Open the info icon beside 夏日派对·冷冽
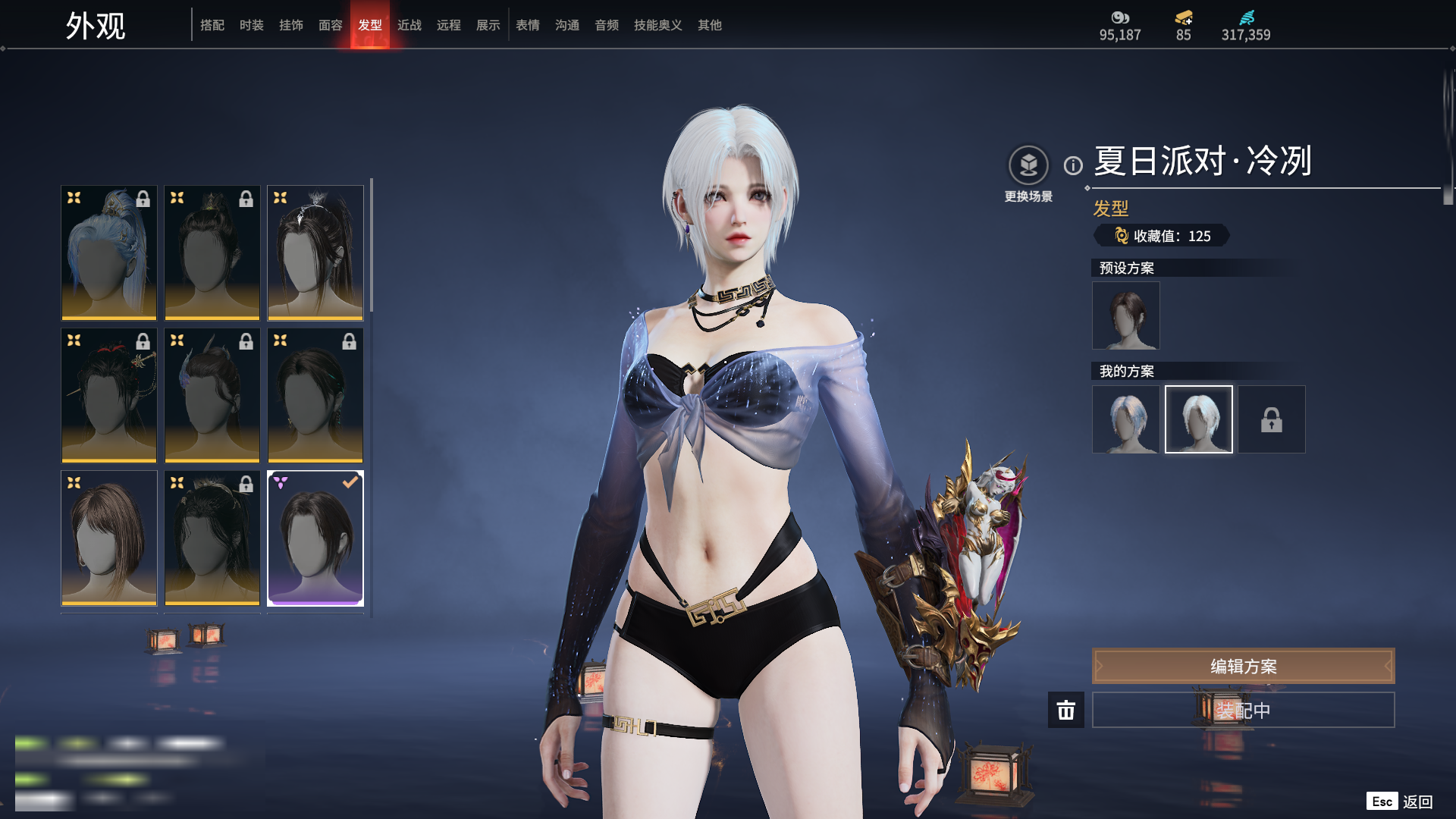 click(x=1073, y=165)
